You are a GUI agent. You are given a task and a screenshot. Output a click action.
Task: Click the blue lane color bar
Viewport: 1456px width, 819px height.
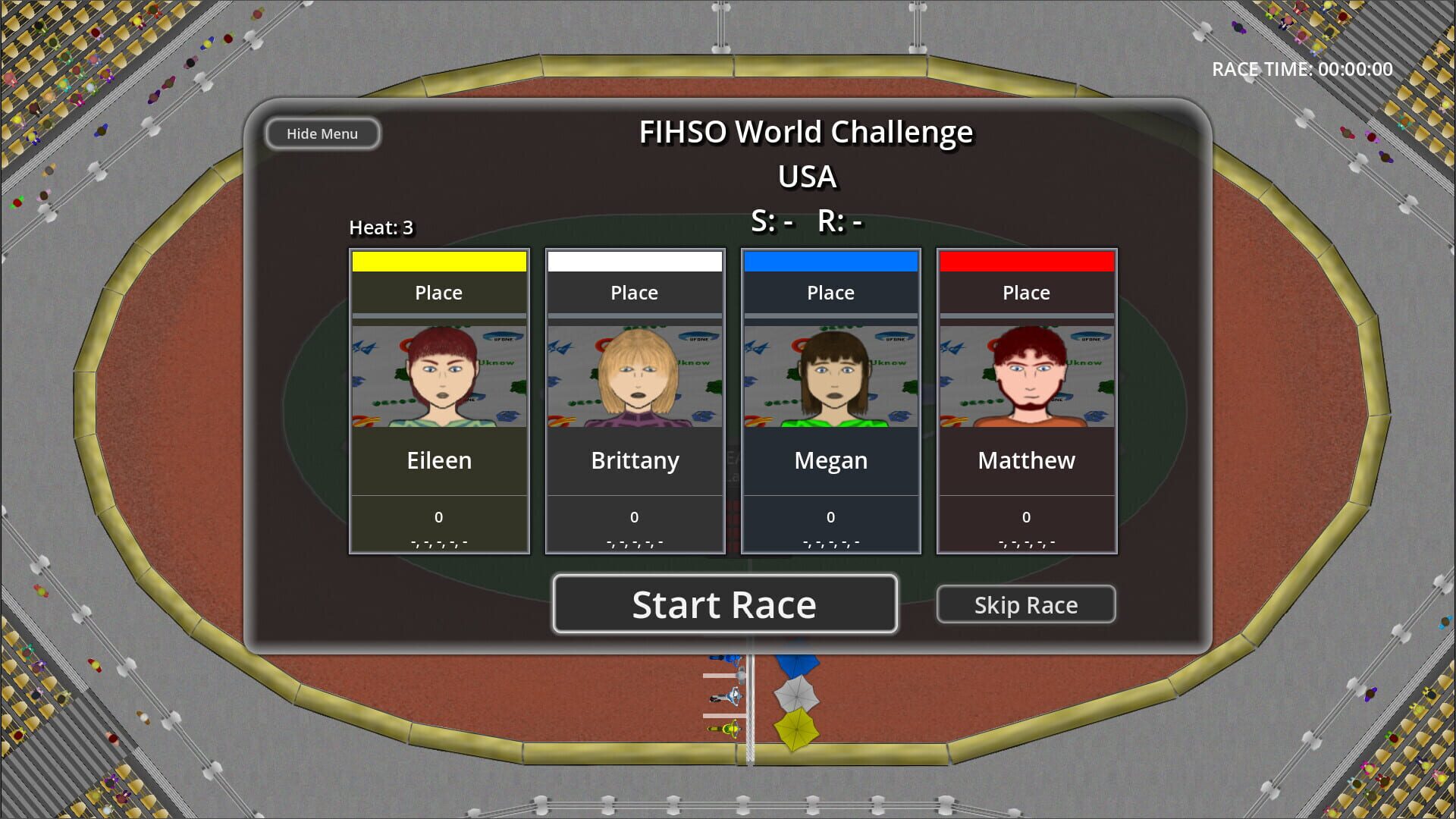coord(830,260)
